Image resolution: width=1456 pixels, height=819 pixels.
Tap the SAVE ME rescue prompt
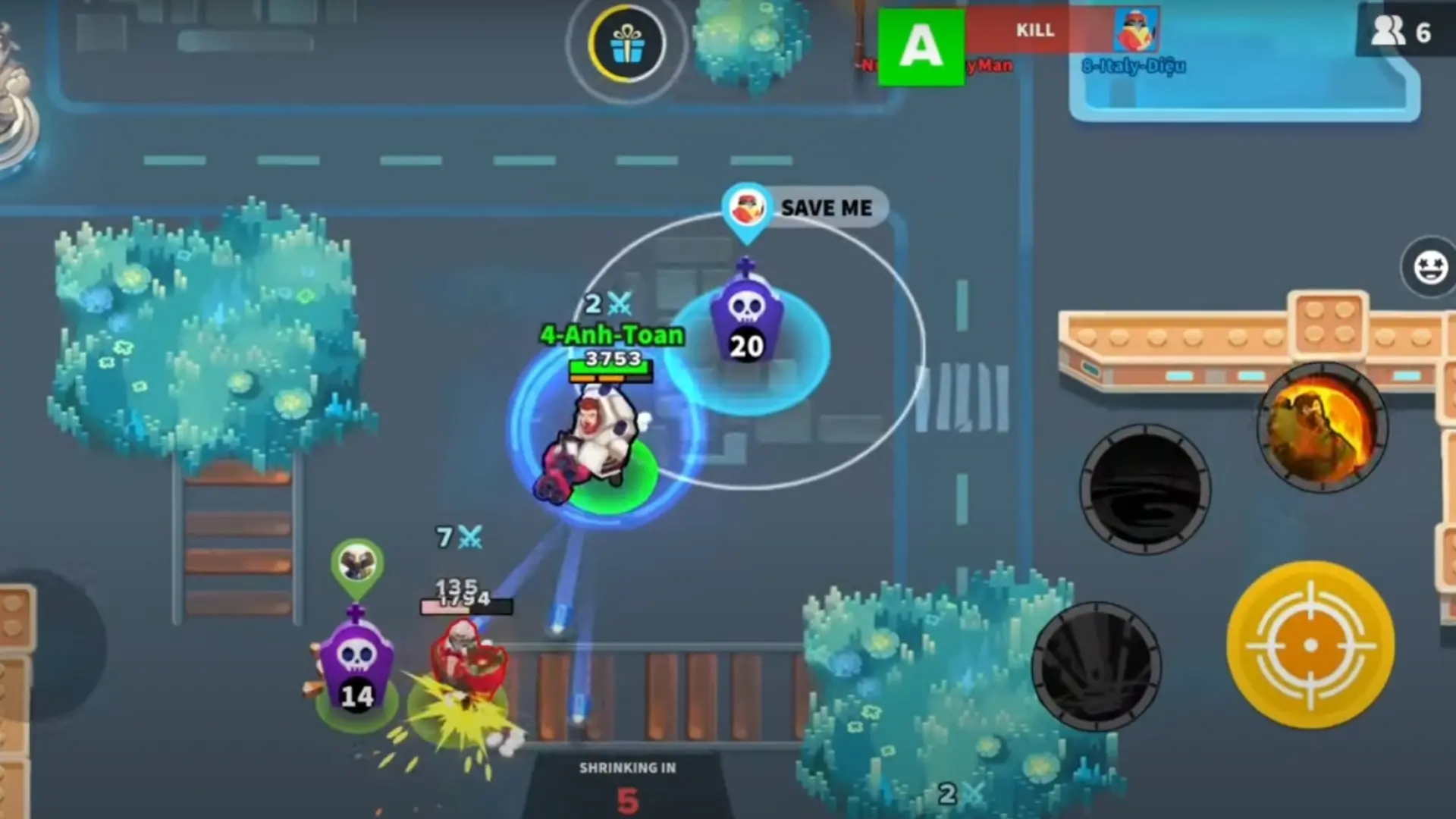point(827,208)
